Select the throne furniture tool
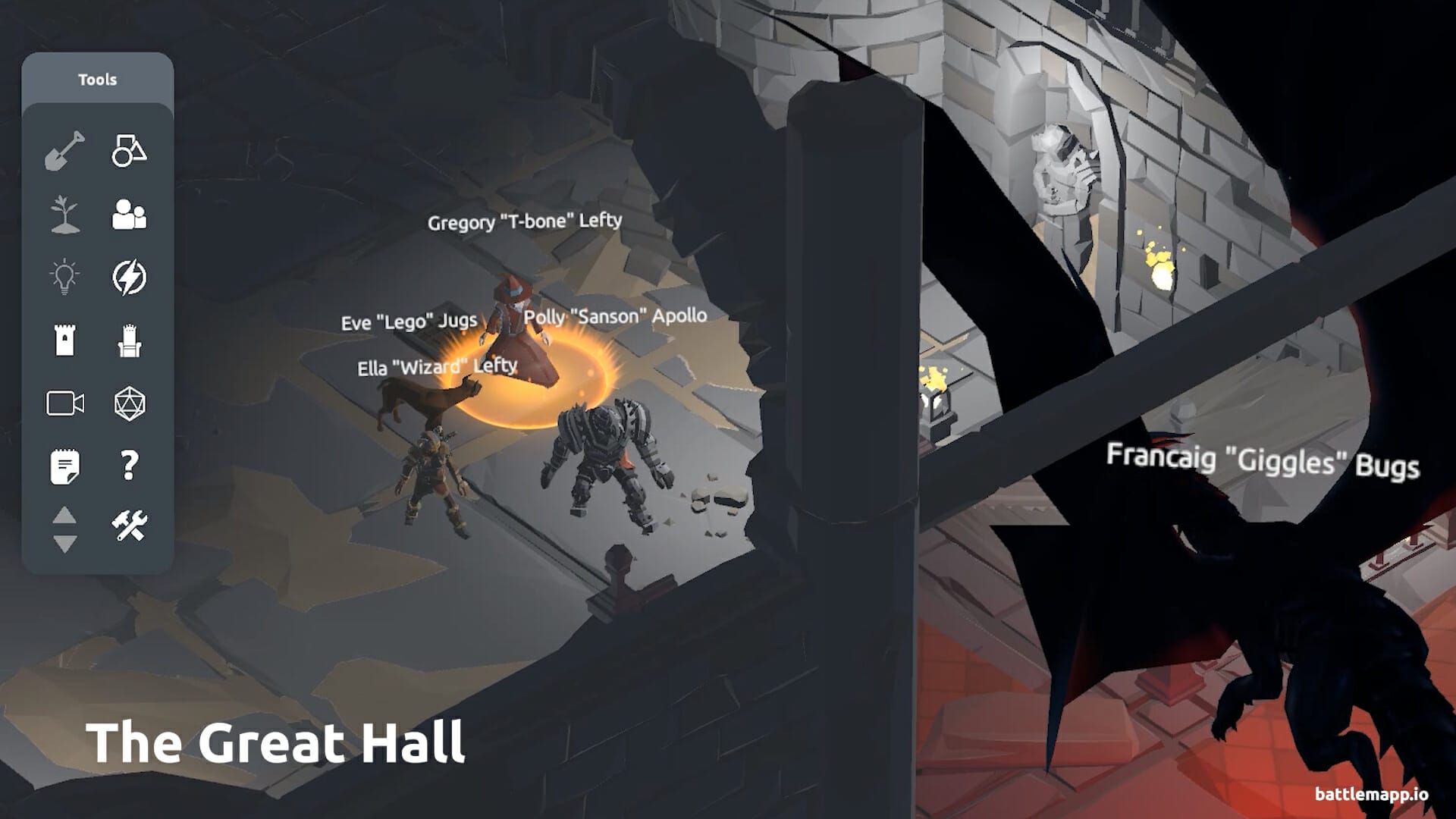This screenshot has height=819, width=1456. point(130,340)
